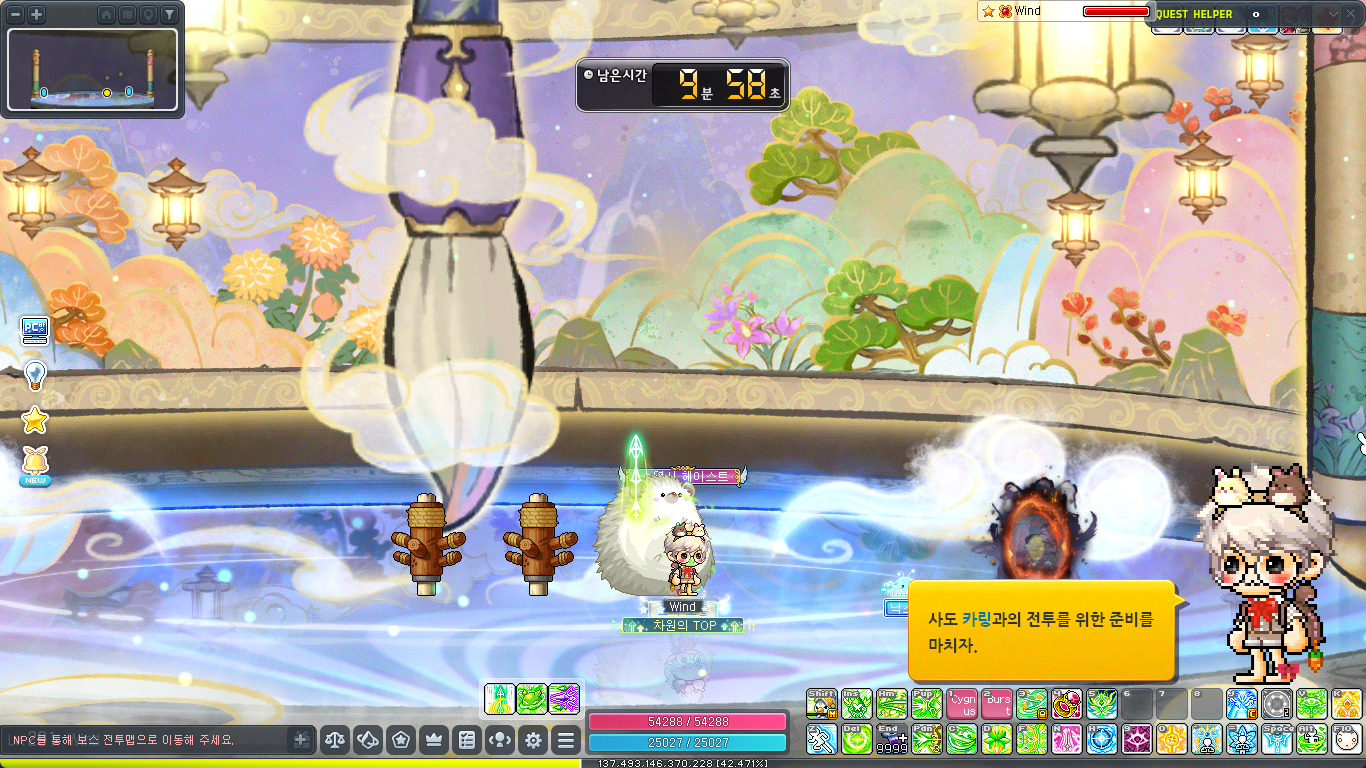Open the light bulb quest notifier icon
The height and width of the screenshot is (768, 1366).
tap(35, 375)
